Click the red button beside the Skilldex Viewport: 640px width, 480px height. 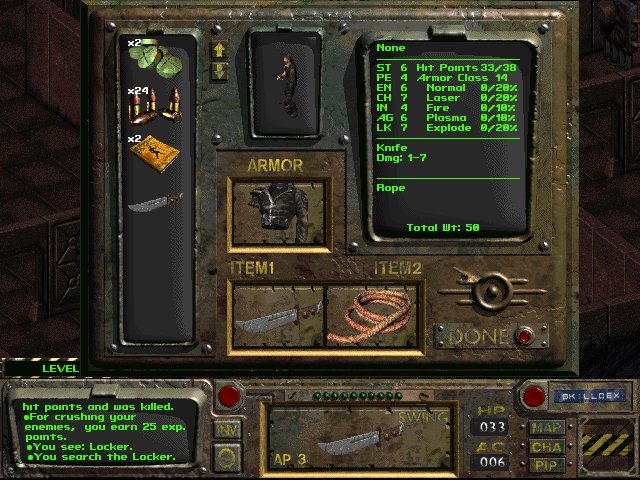534,396
